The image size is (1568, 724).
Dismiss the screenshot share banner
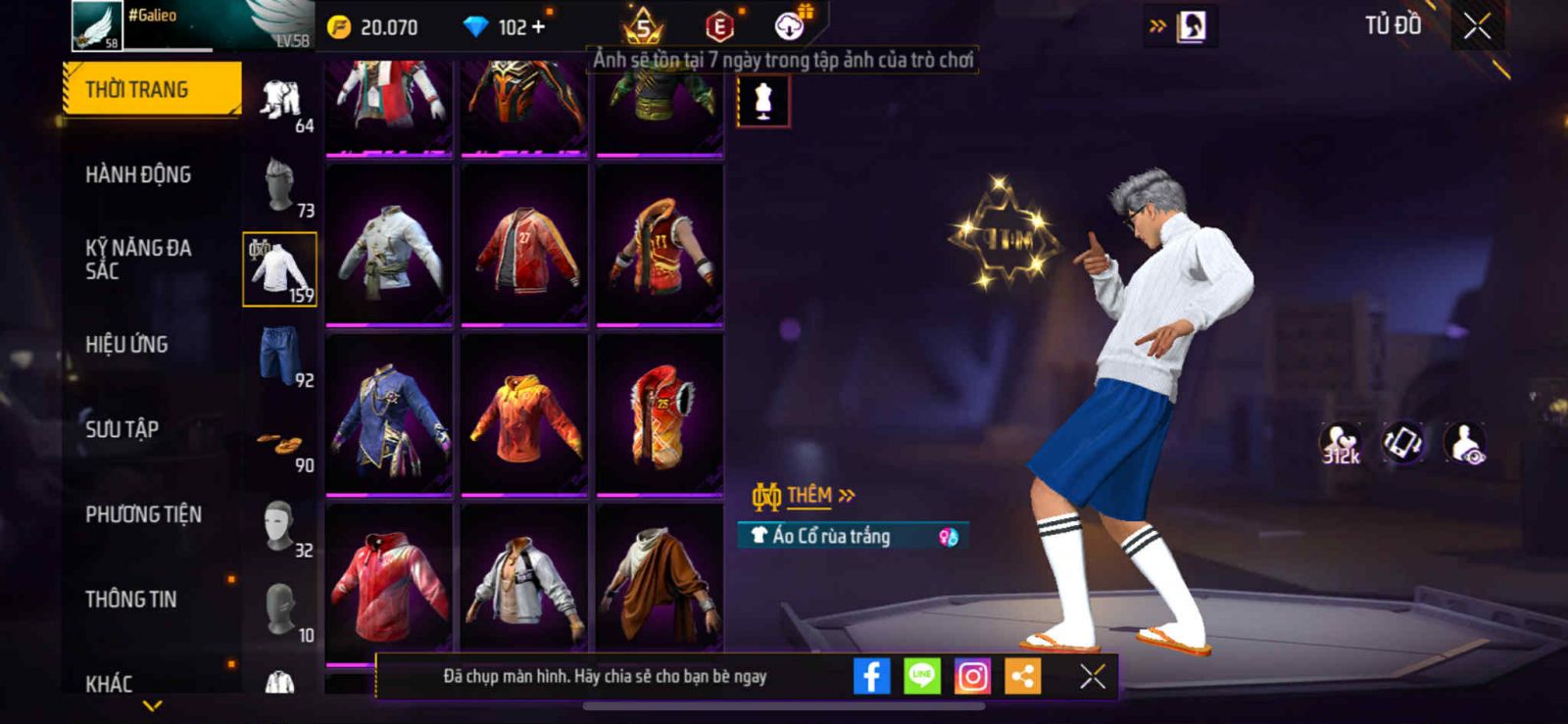coord(1093,676)
